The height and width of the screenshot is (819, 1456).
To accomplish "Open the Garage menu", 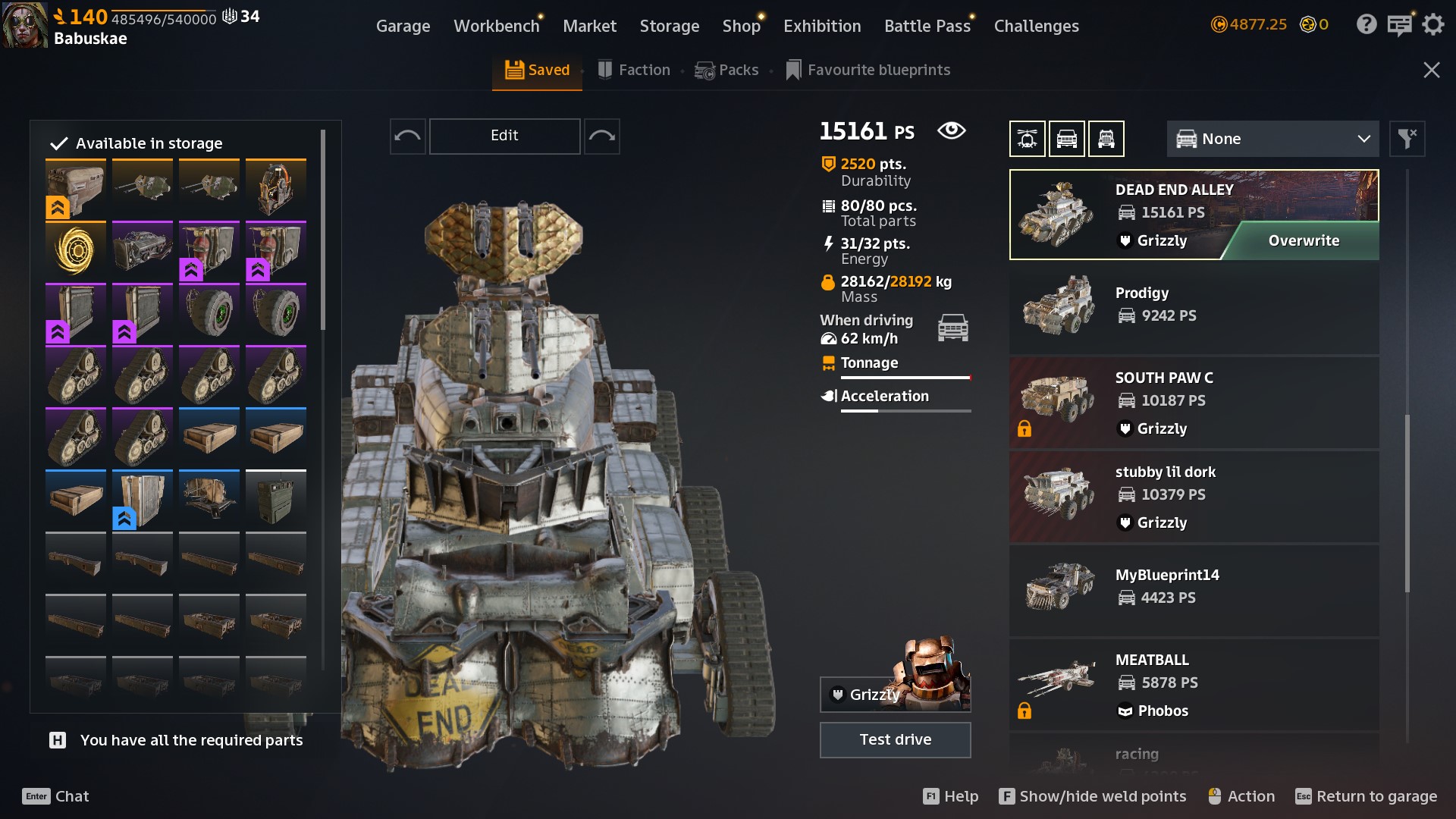I will point(403,26).
